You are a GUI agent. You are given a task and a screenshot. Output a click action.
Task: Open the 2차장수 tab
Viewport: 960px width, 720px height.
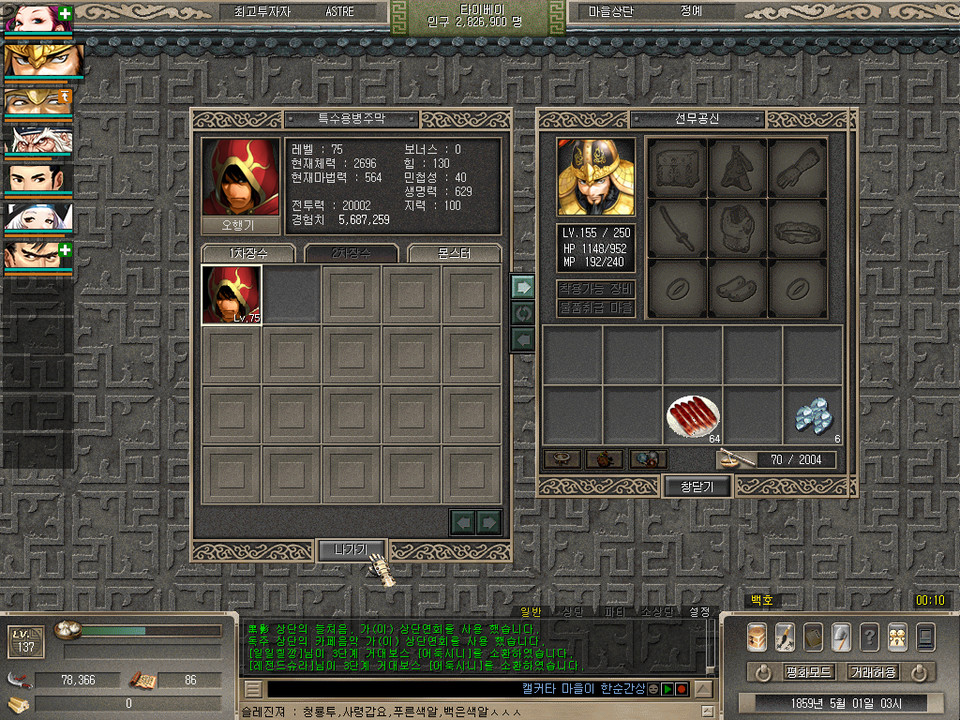pos(351,253)
